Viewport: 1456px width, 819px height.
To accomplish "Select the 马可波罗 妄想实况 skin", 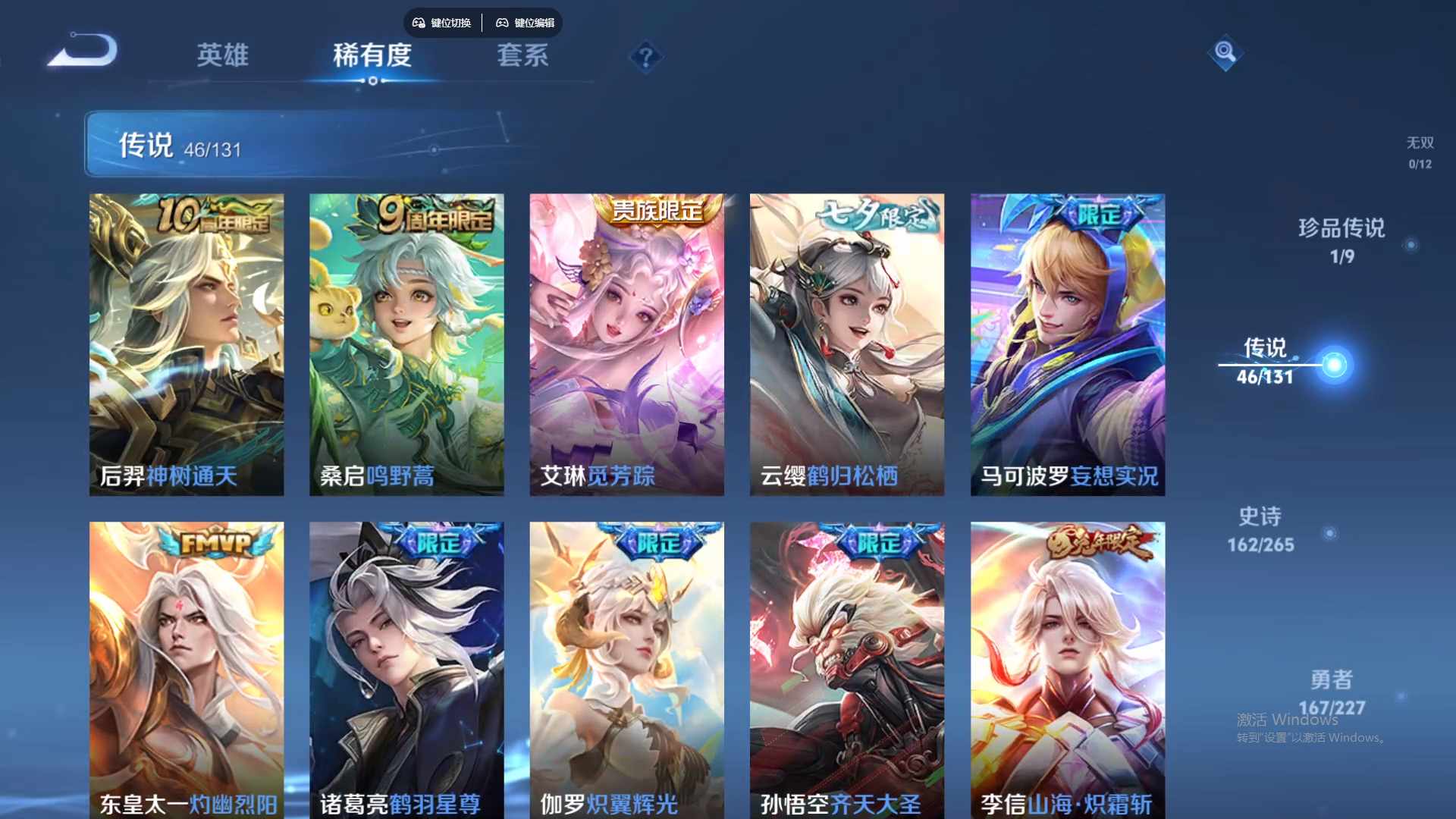I will click(x=1066, y=341).
